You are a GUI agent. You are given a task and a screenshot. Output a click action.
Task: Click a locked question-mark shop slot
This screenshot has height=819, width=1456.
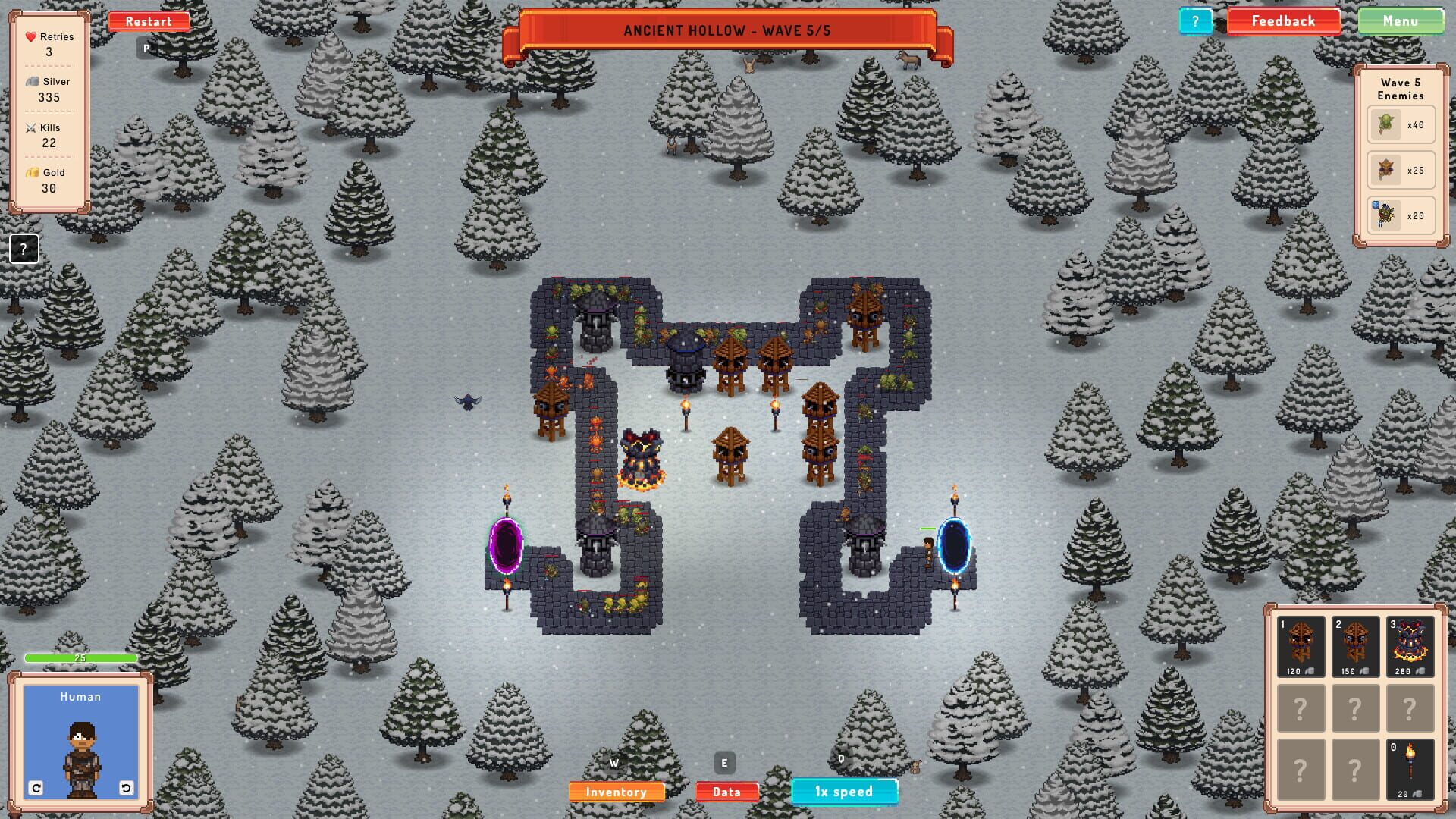[x=1301, y=706]
